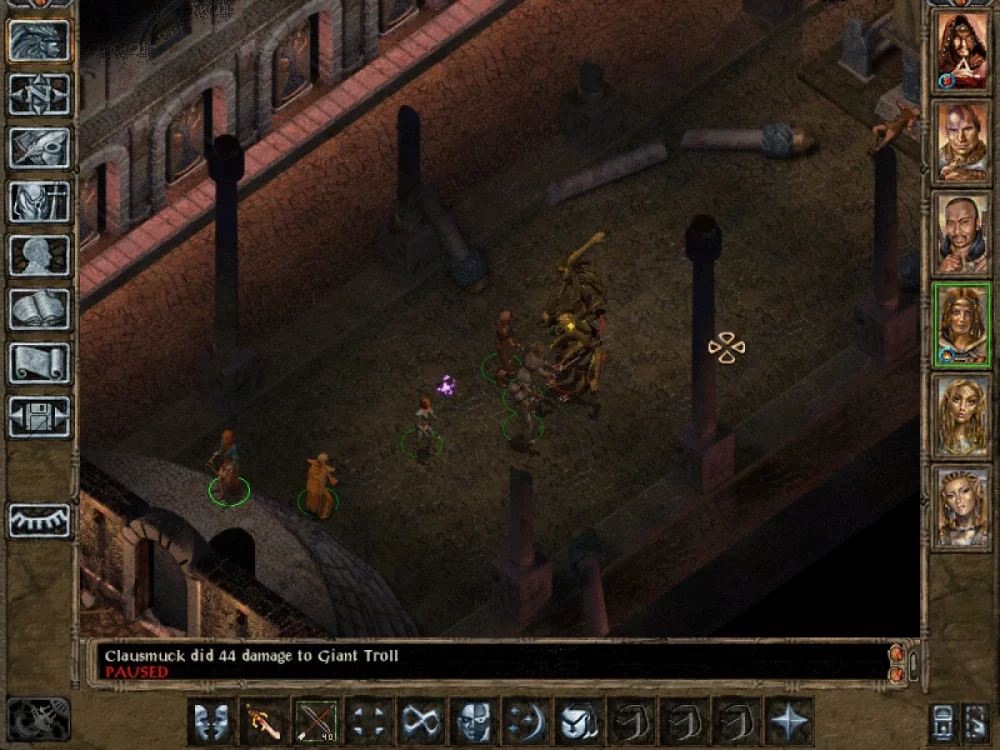Equip the bow with arrows weapon slot
Screen dimensions: 1000x750
click(317, 721)
